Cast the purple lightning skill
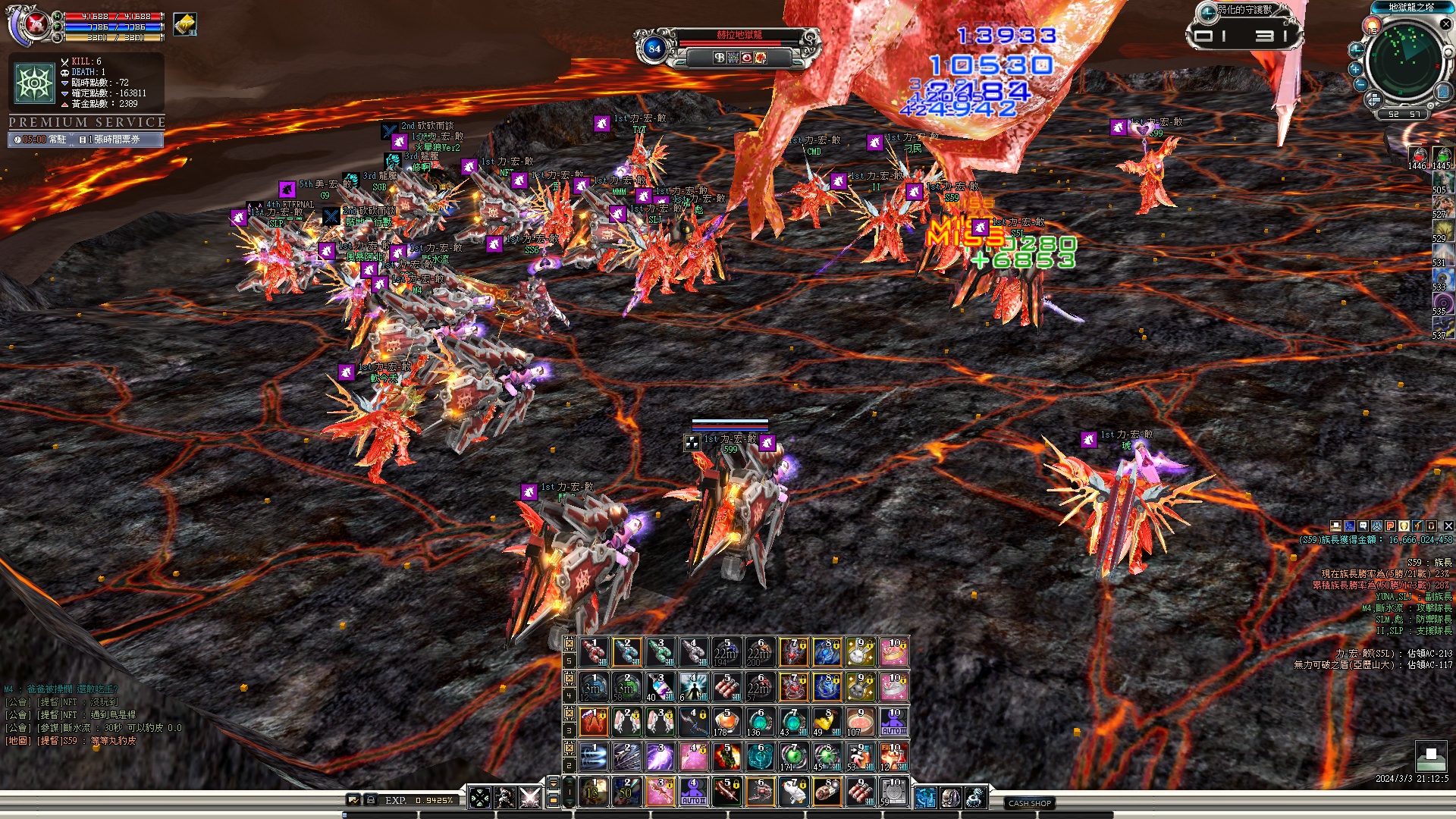Viewport: 1456px width, 819px height. (660, 756)
